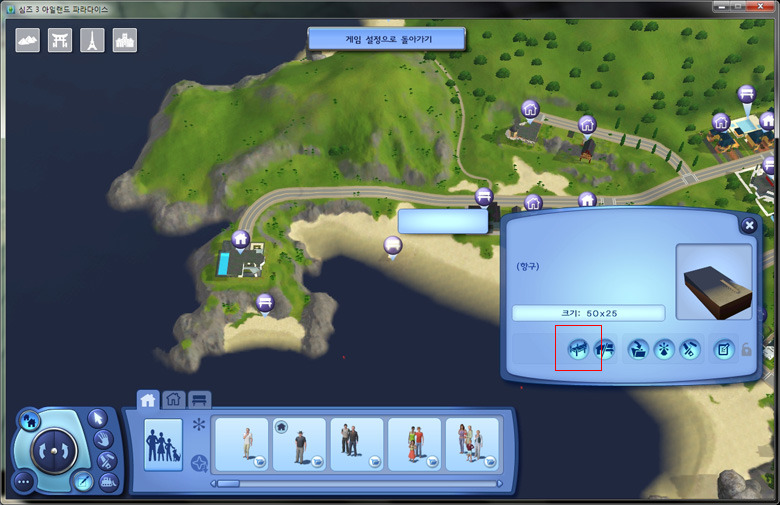Switch to the household bin tab

tap(148, 399)
